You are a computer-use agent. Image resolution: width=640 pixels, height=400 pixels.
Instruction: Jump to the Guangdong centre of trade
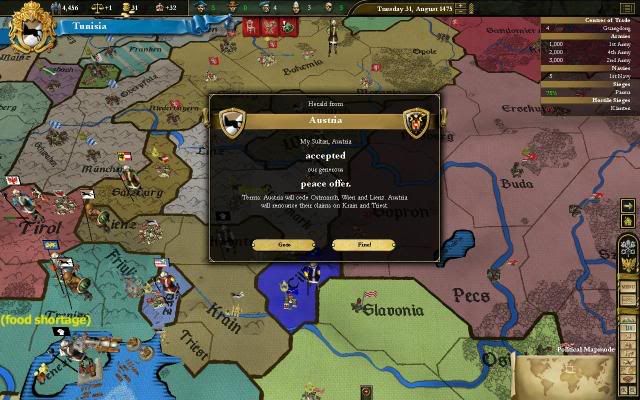click(x=608, y=29)
